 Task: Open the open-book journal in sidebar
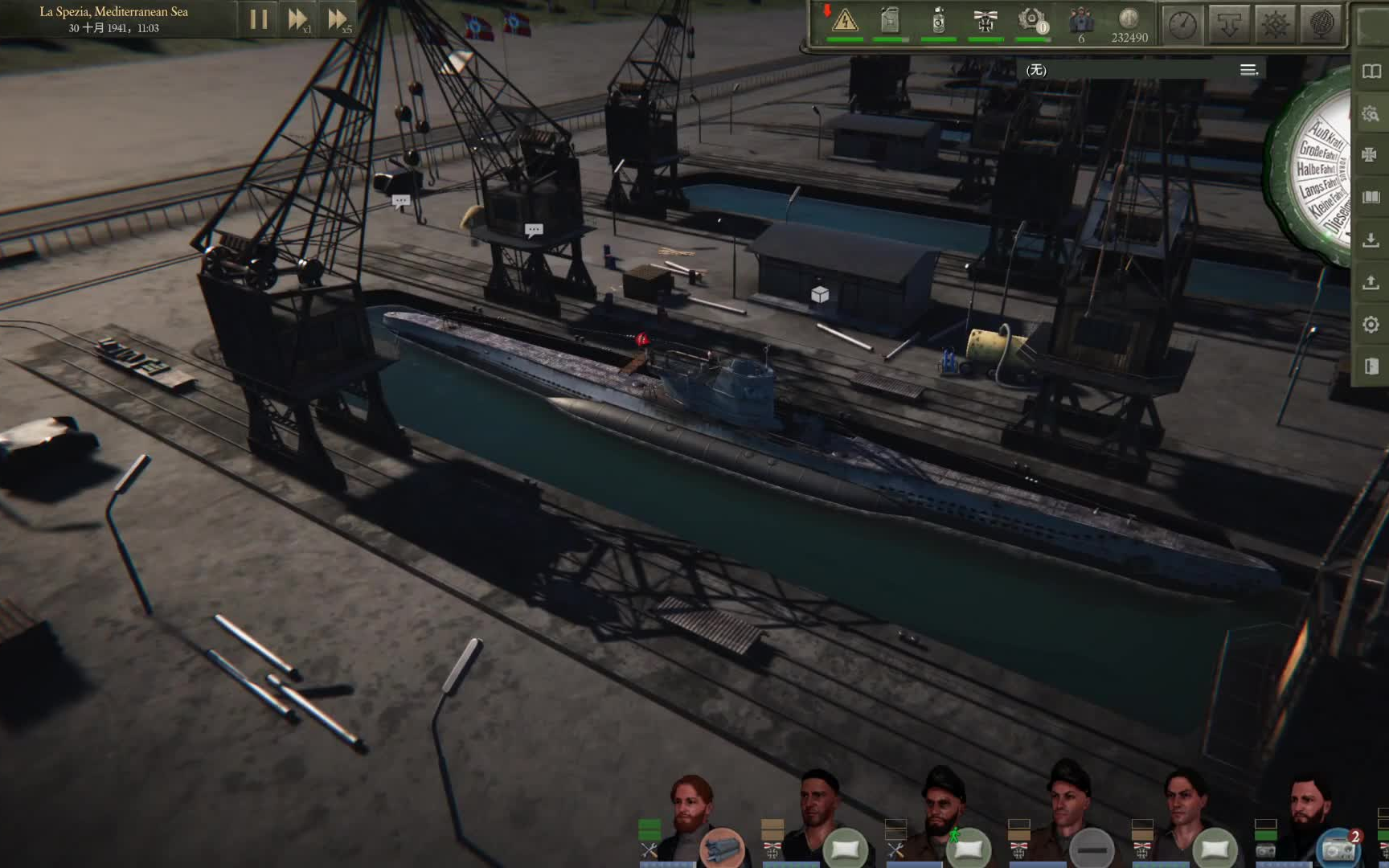click(x=1371, y=72)
